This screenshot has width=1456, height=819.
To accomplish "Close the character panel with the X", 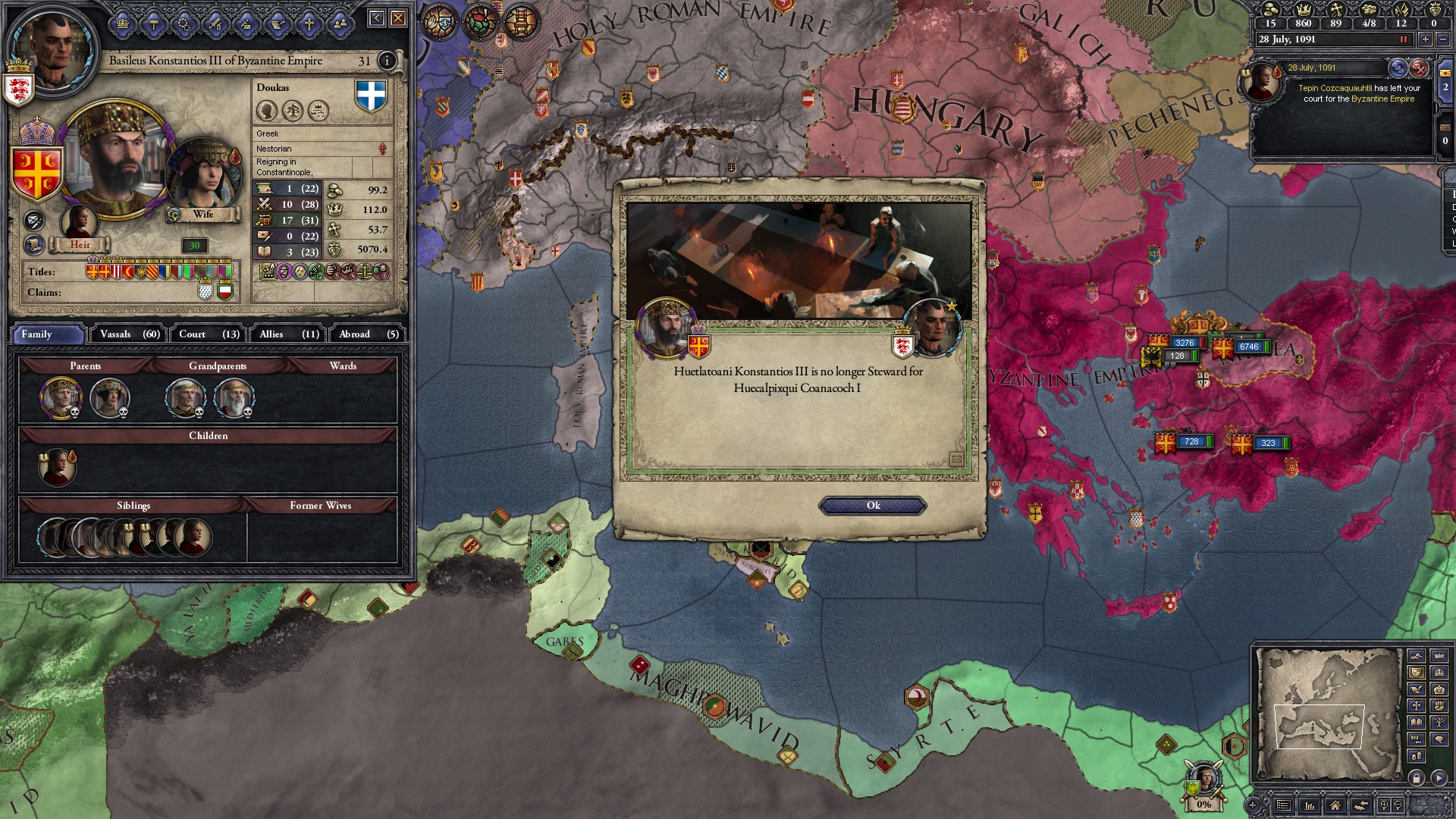I will coord(398,18).
